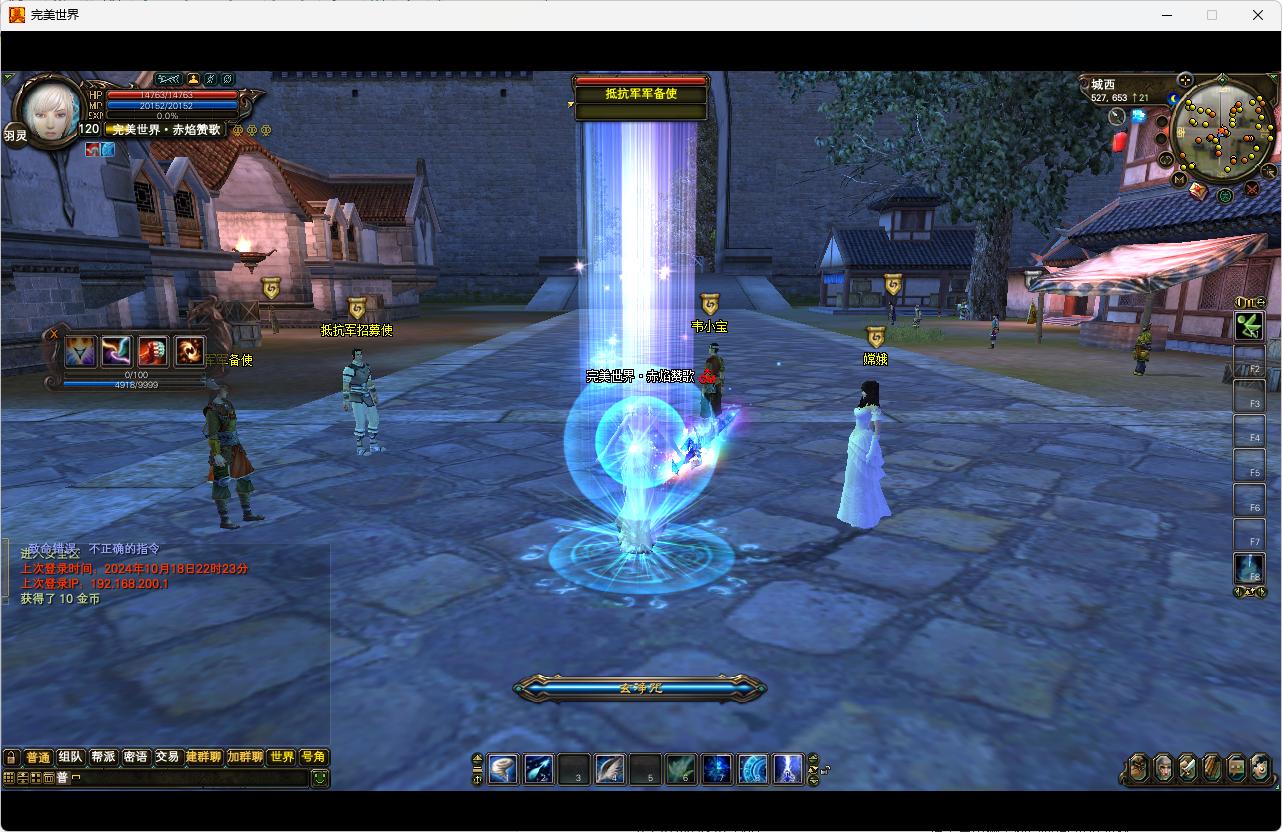Viewport: 1282px width, 832px height.
Task: Open the 密语 whisper channel
Action: tap(135, 758)
